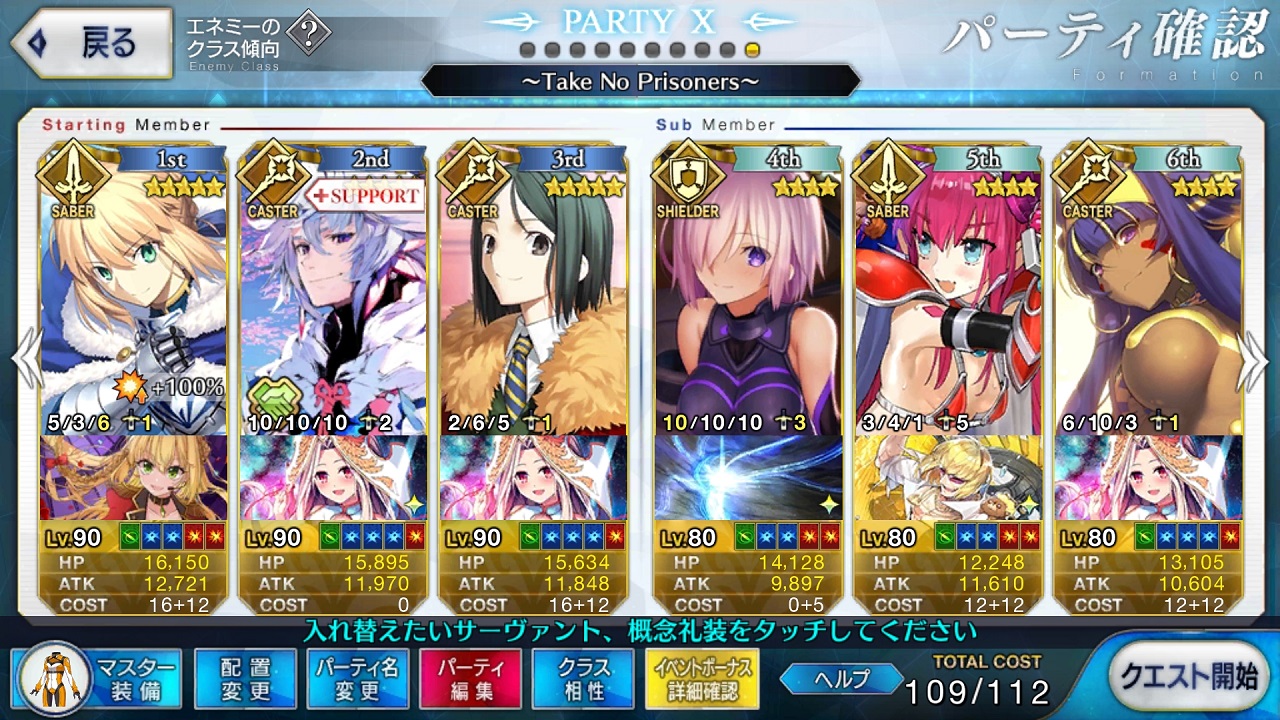Change the Shielder's craft essence
Viewport: 1280px width, 720px height.
(747, 477)
